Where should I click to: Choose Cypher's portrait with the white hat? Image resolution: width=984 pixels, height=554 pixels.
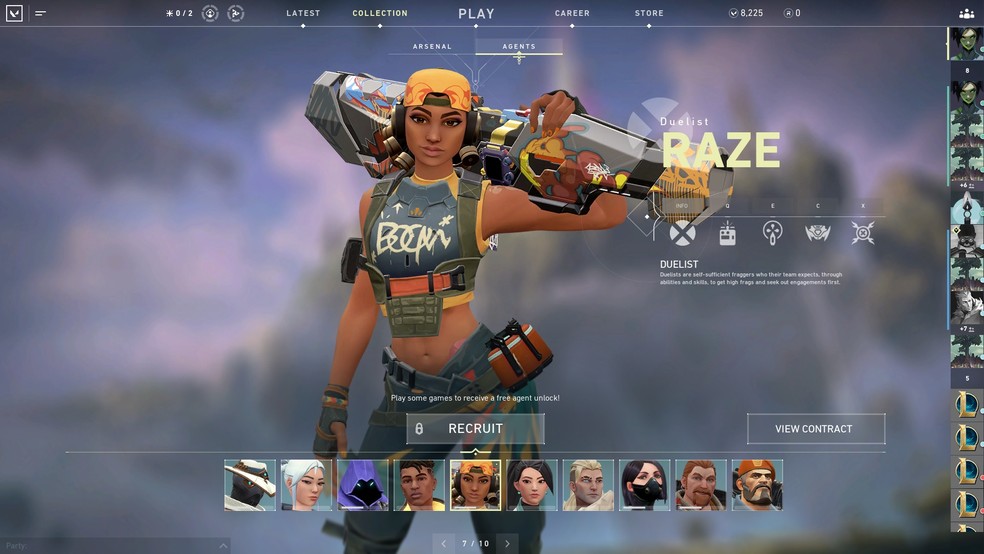(250, 485)
